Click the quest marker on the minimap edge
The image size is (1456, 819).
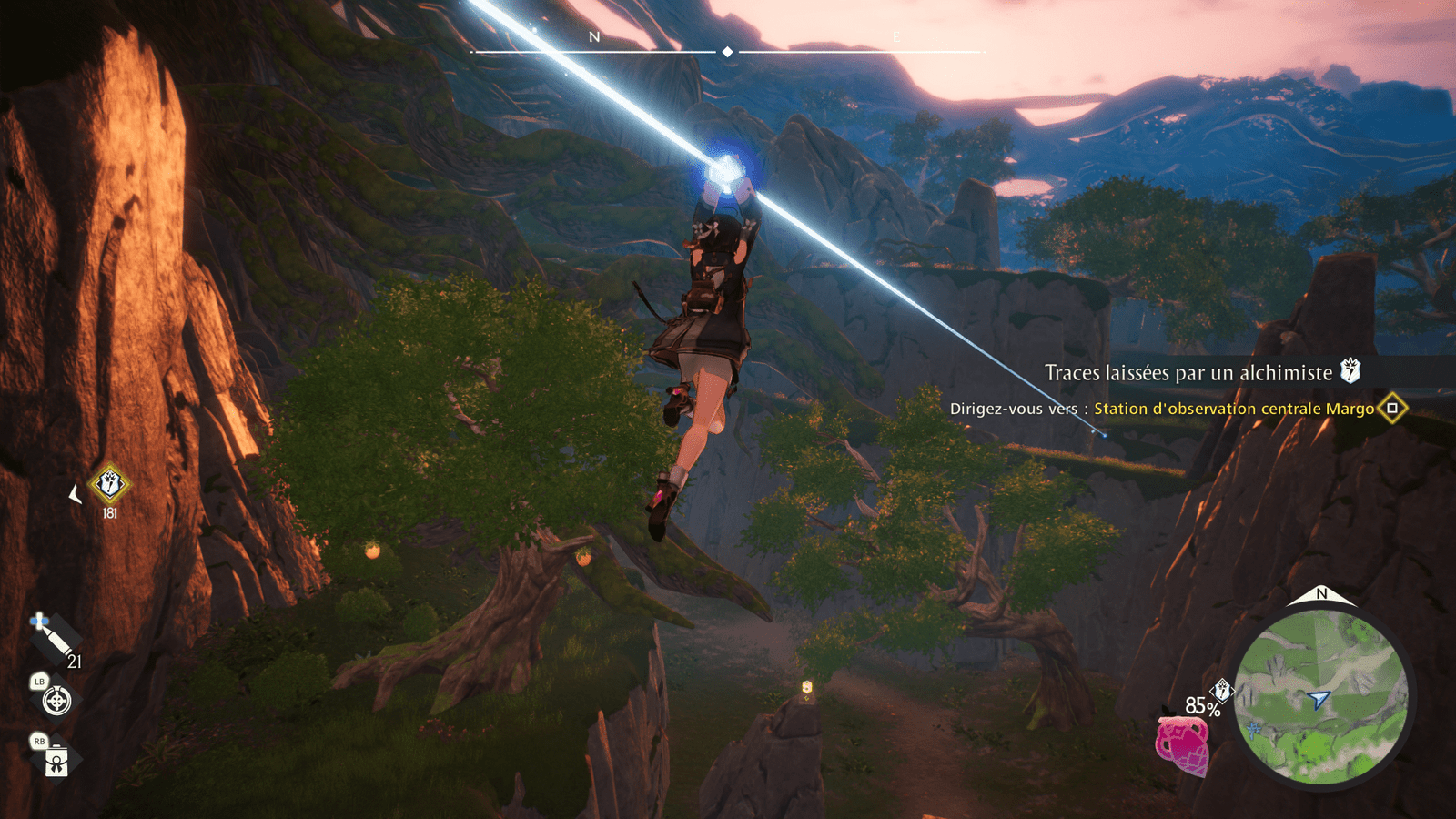1223,691
